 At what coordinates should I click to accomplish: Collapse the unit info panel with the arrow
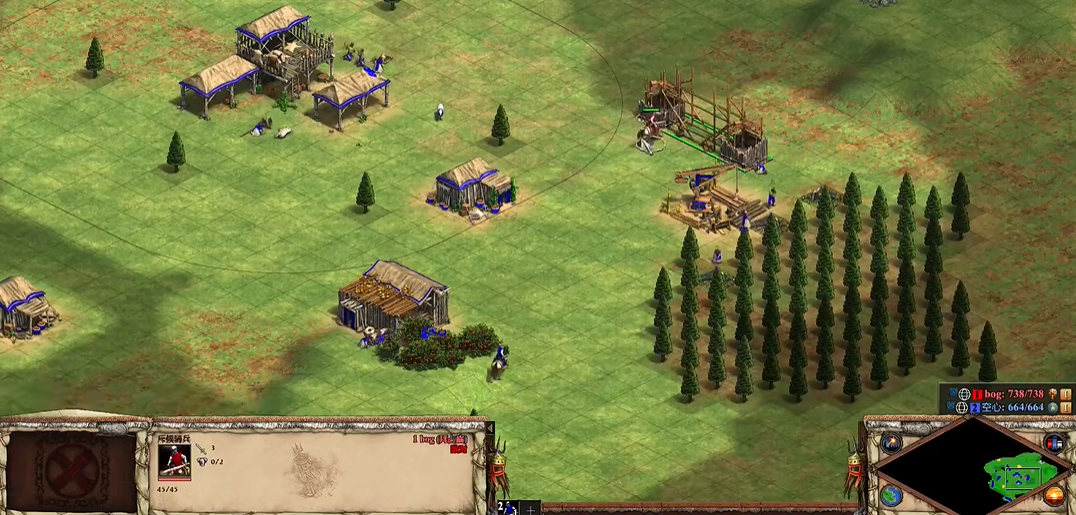coord(490,428)
